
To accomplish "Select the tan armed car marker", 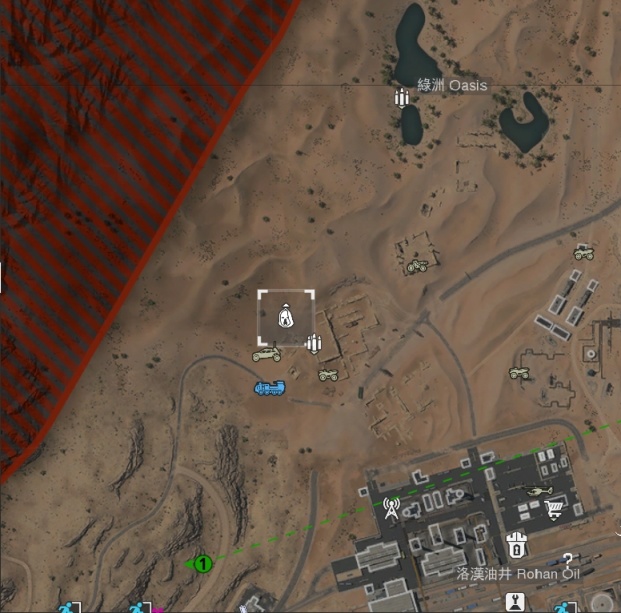I will 266,354.
